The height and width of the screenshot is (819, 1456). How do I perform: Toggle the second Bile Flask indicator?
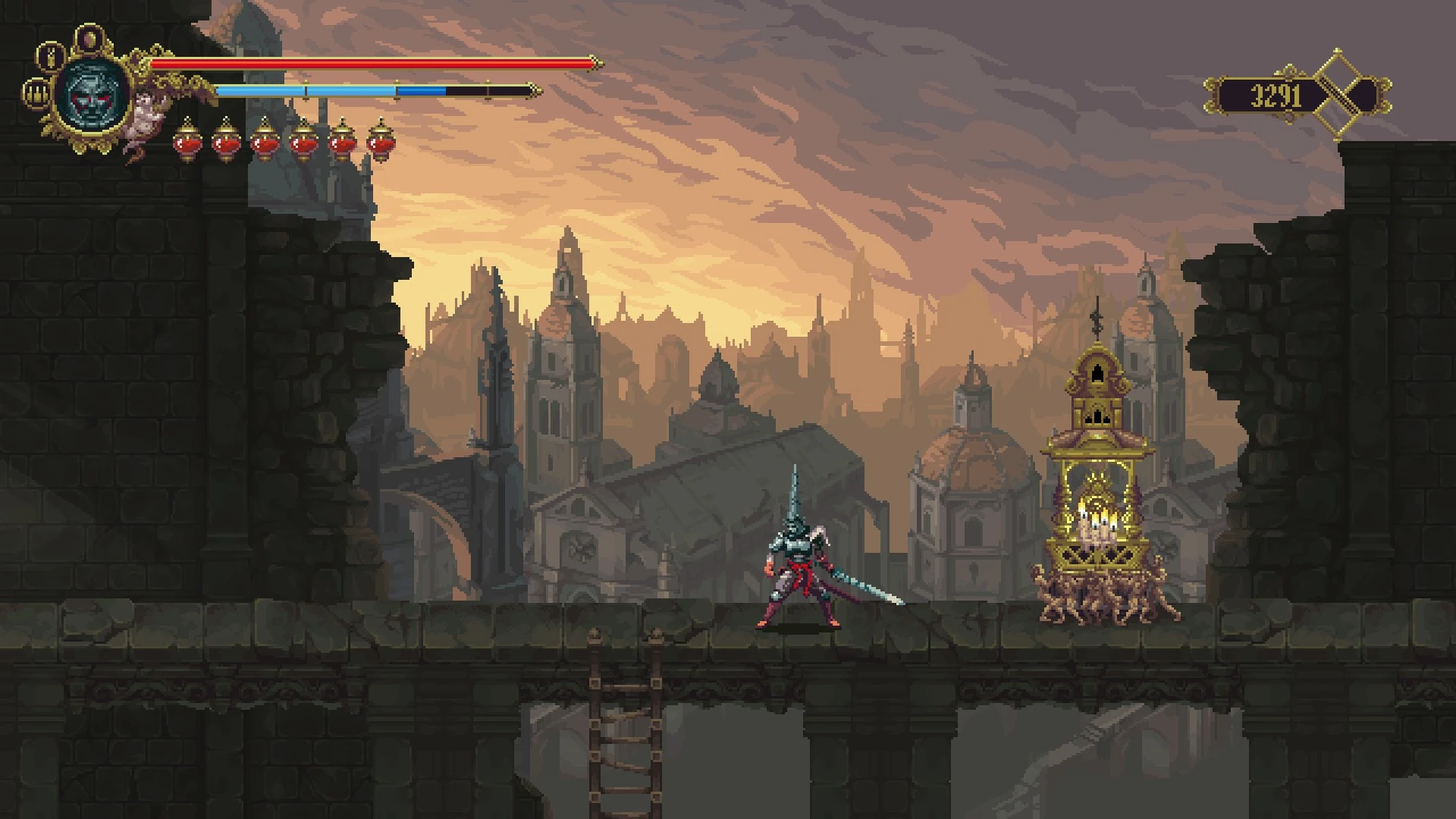225,142
